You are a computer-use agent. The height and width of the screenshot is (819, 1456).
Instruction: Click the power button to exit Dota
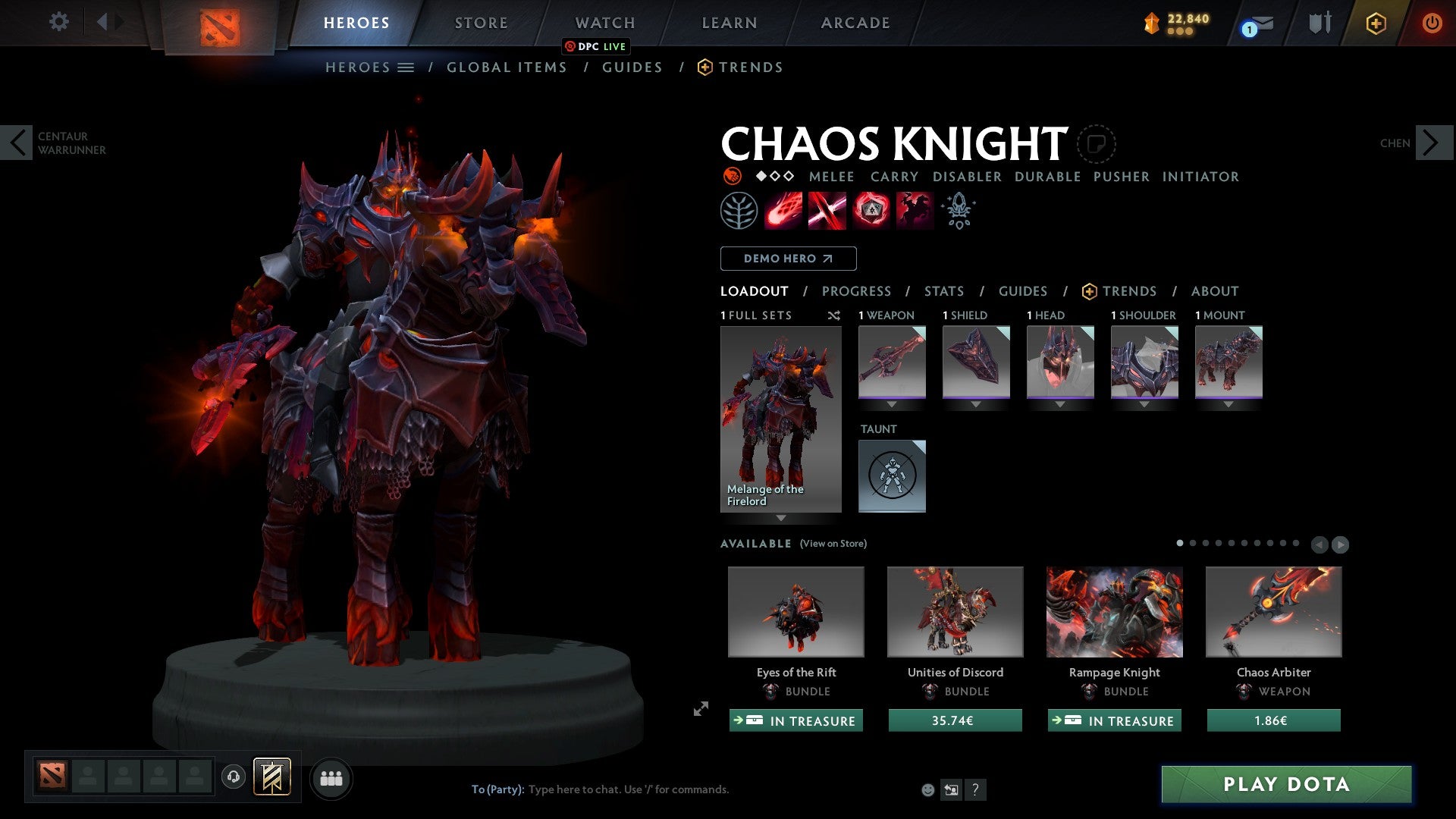click(x=1432, y=23)
